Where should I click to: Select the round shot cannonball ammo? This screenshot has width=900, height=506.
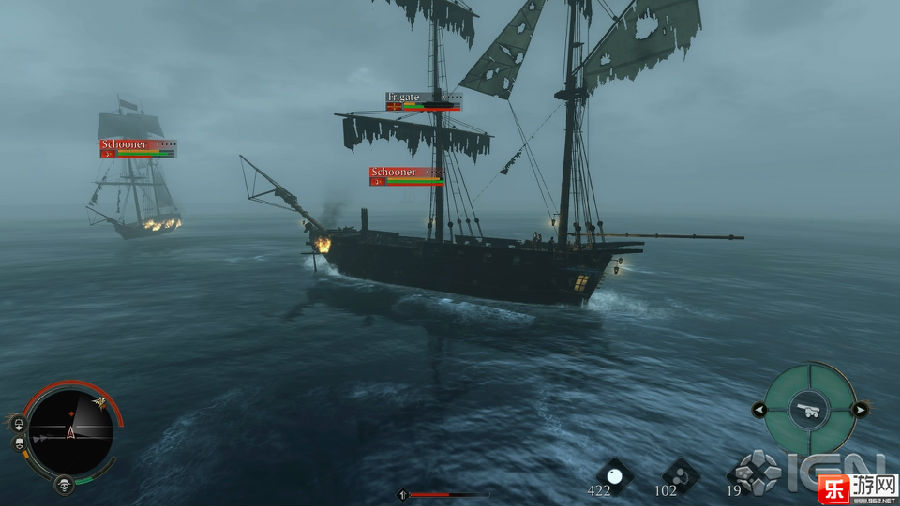click(x=614, y=475)
